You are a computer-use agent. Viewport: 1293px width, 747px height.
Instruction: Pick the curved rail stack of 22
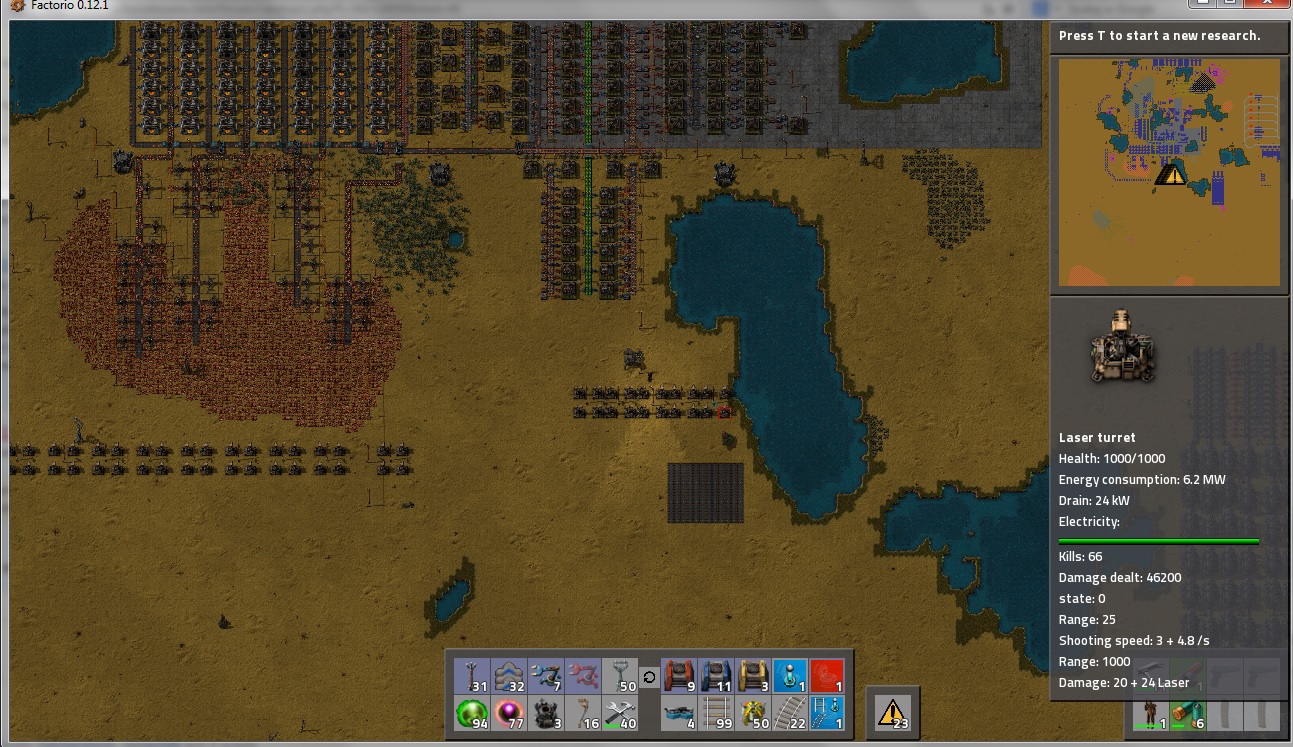click(x=790, y=714)
